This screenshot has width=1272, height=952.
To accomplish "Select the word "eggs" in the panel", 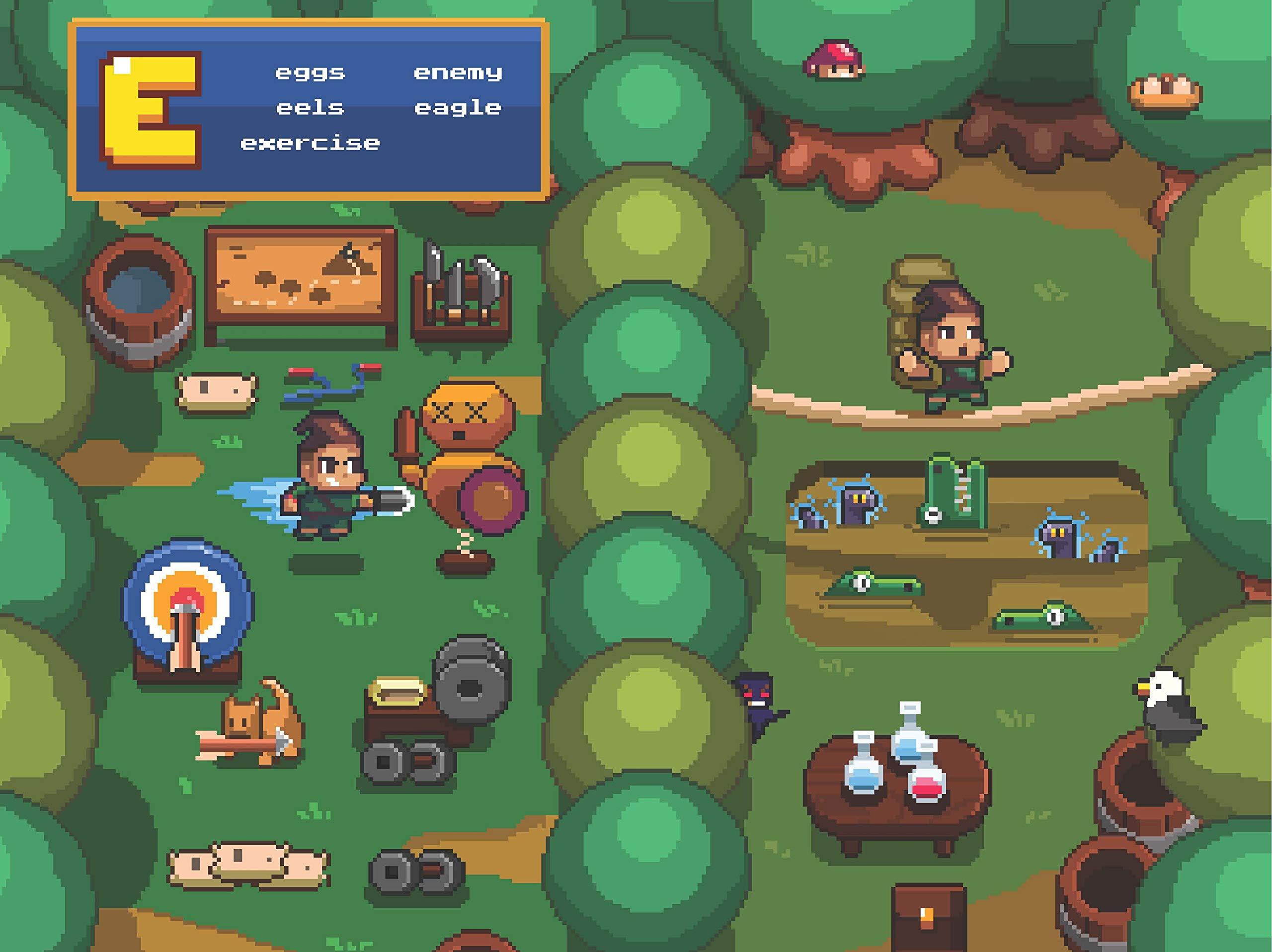I will click(310, 73).
